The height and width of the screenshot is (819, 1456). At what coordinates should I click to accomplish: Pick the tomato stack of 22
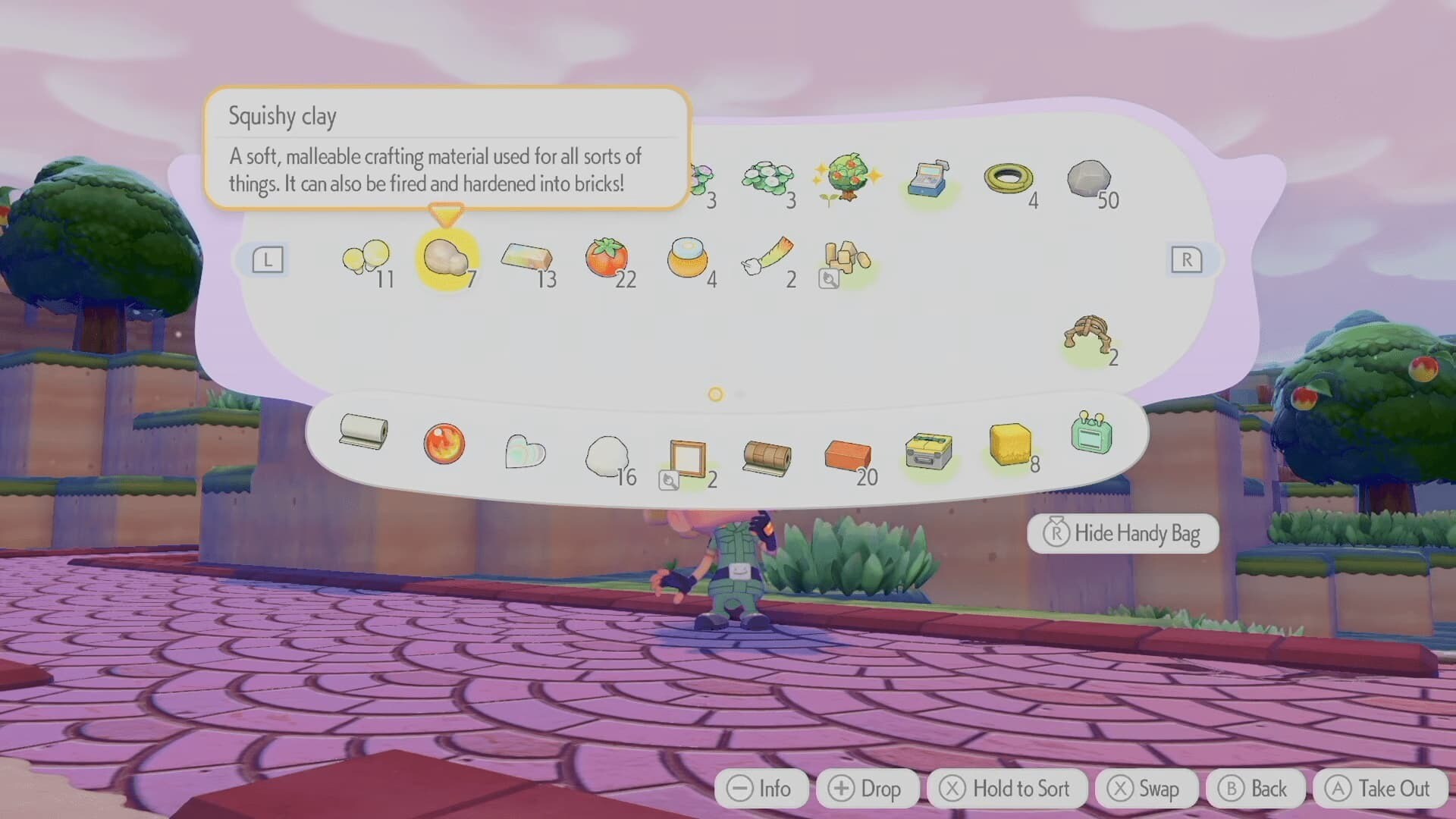607,259
